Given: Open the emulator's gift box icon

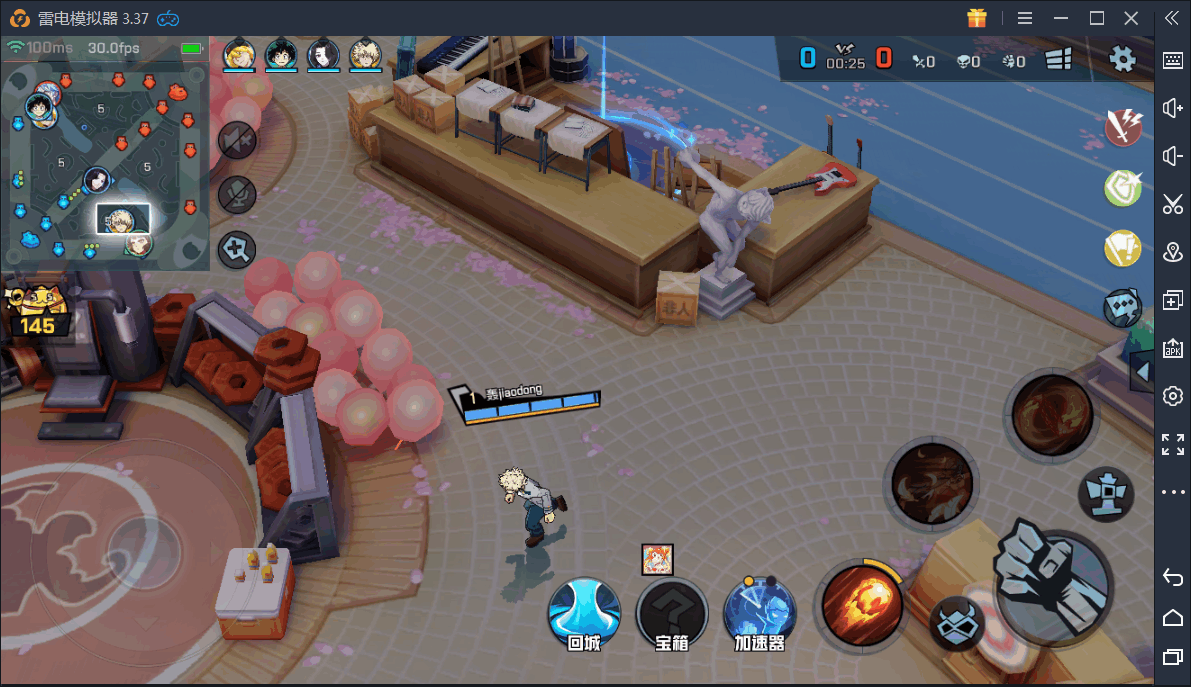Looking at the screenshot, I should click(977, 18).
